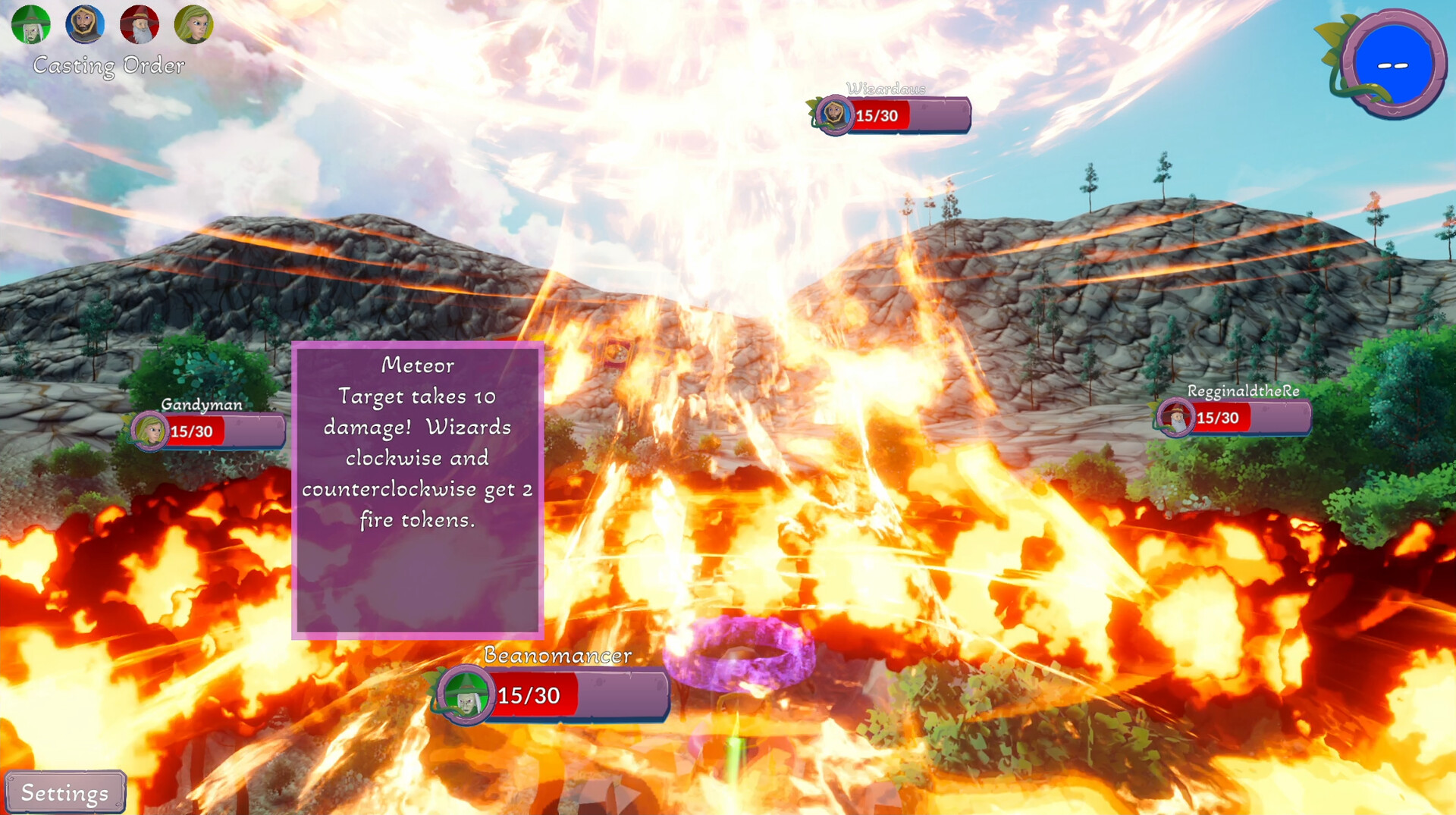Select the blonde wizard casting order portrait
The width and height of the screenshot is (1456, 815).
pyautogui.click(x=193, y=24)
